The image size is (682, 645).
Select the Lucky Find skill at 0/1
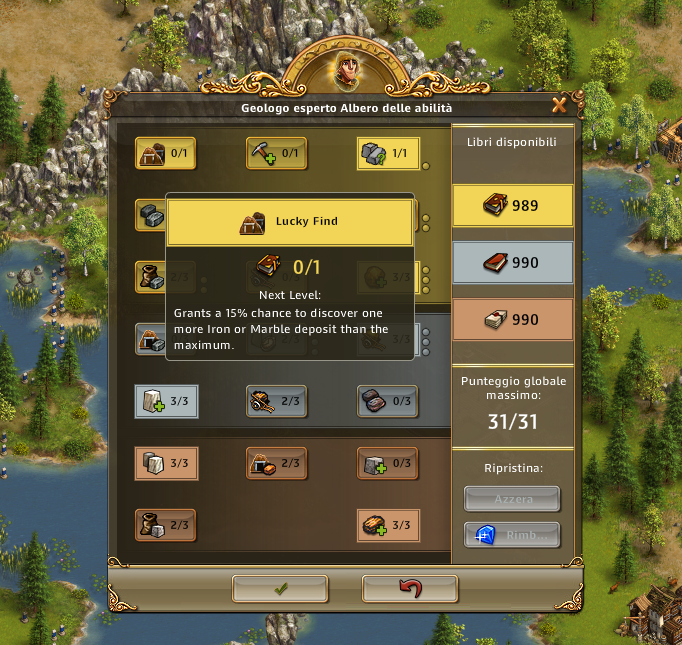(165, 153)
